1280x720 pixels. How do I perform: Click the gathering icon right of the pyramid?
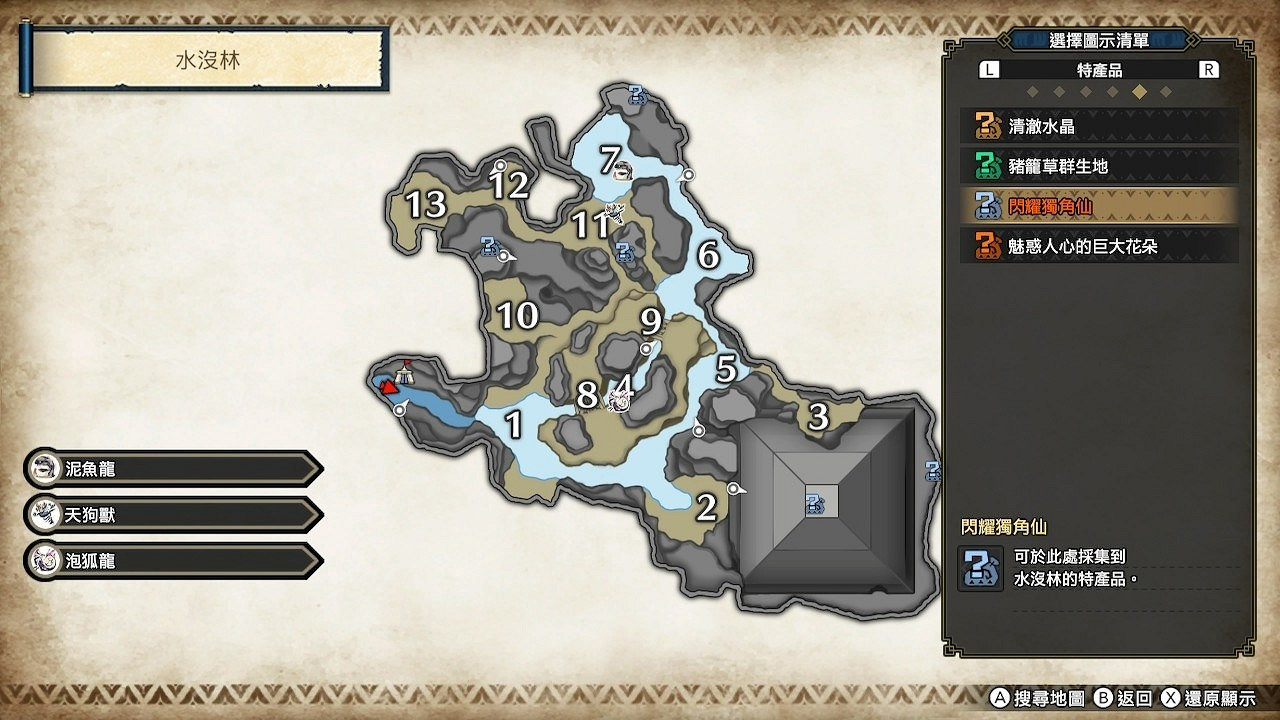pyautogui.click(x=935, y=472)
